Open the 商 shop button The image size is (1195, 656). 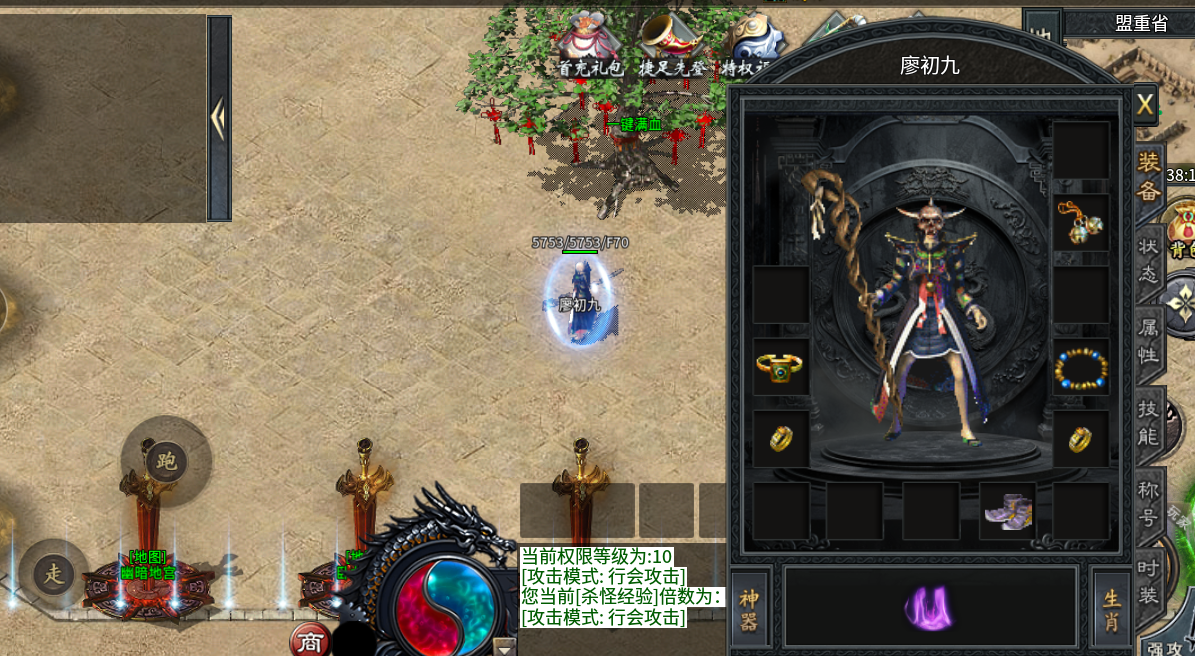point(309,640)
